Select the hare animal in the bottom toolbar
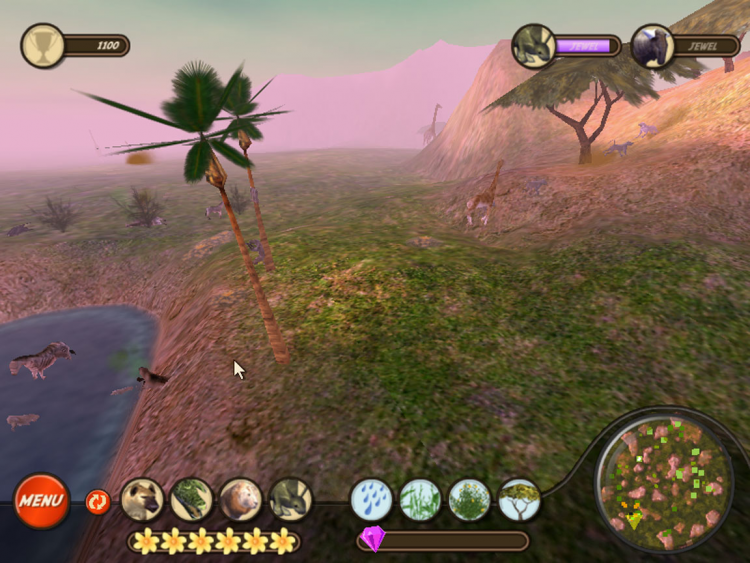Image resolution: width=750 pixels, height=563 pixels. click(x=290, y=499)
